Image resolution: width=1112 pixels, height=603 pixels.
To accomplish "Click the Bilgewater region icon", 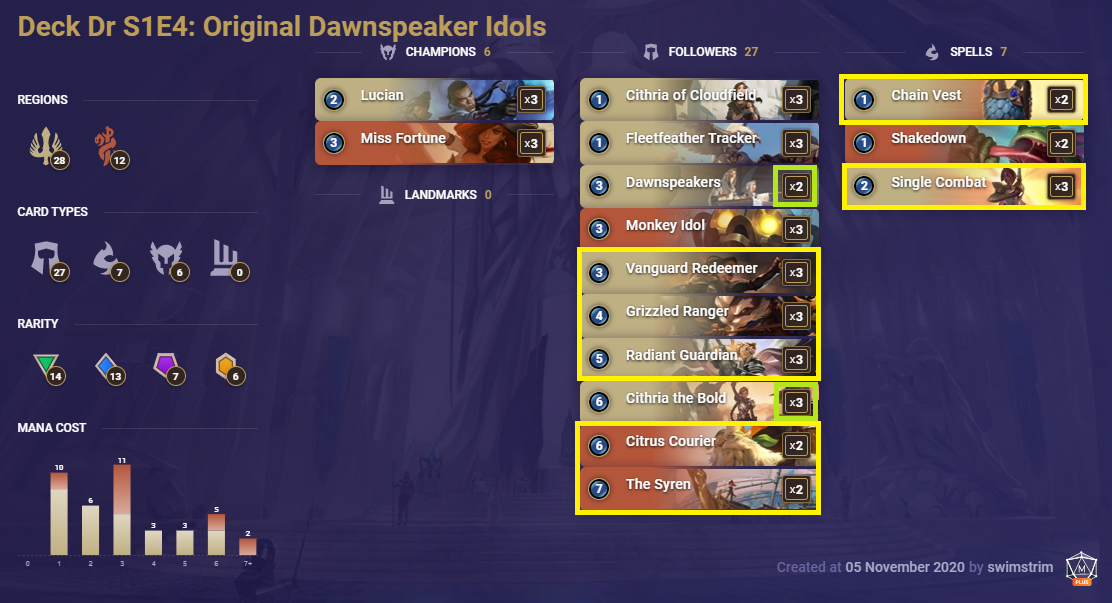I will [105, 147].
